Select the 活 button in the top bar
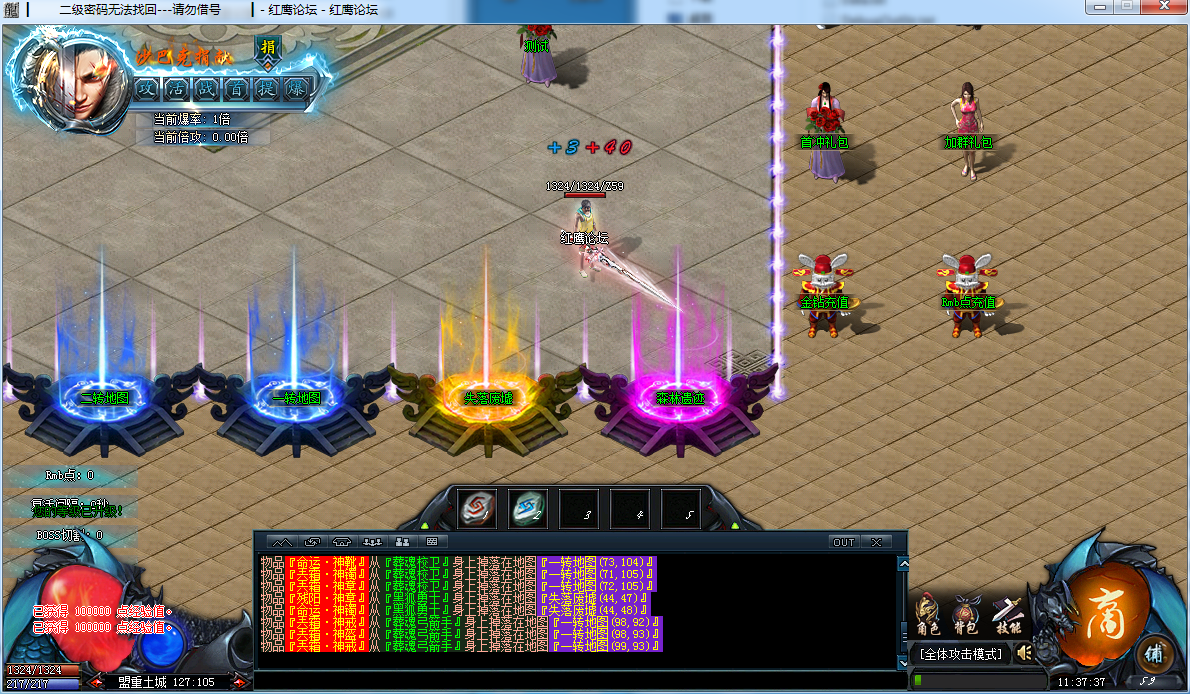Image resolution: width=1190 pixels, height=694 pixels. point(177,88)
